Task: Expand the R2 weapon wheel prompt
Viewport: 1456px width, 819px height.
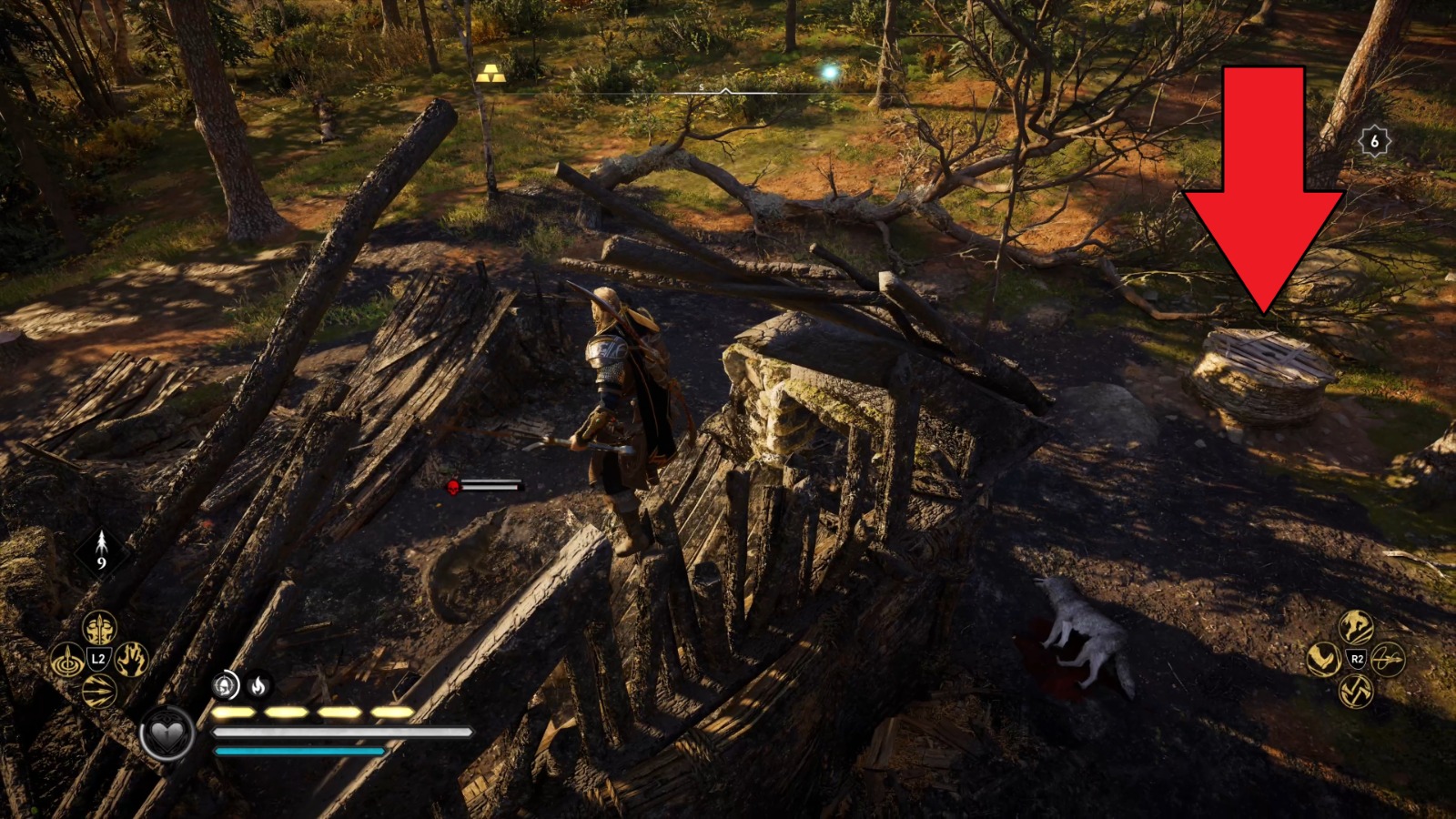Action: [x=1357, y=658]
